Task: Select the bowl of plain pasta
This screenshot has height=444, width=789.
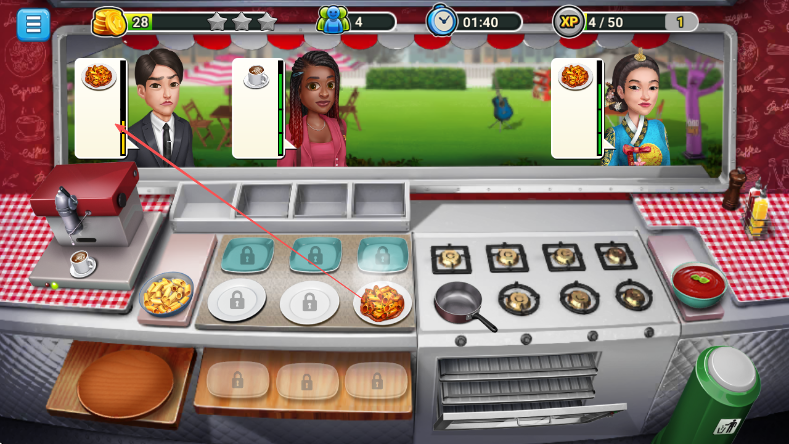Action: pyautogui.click(x=166, y=294)
